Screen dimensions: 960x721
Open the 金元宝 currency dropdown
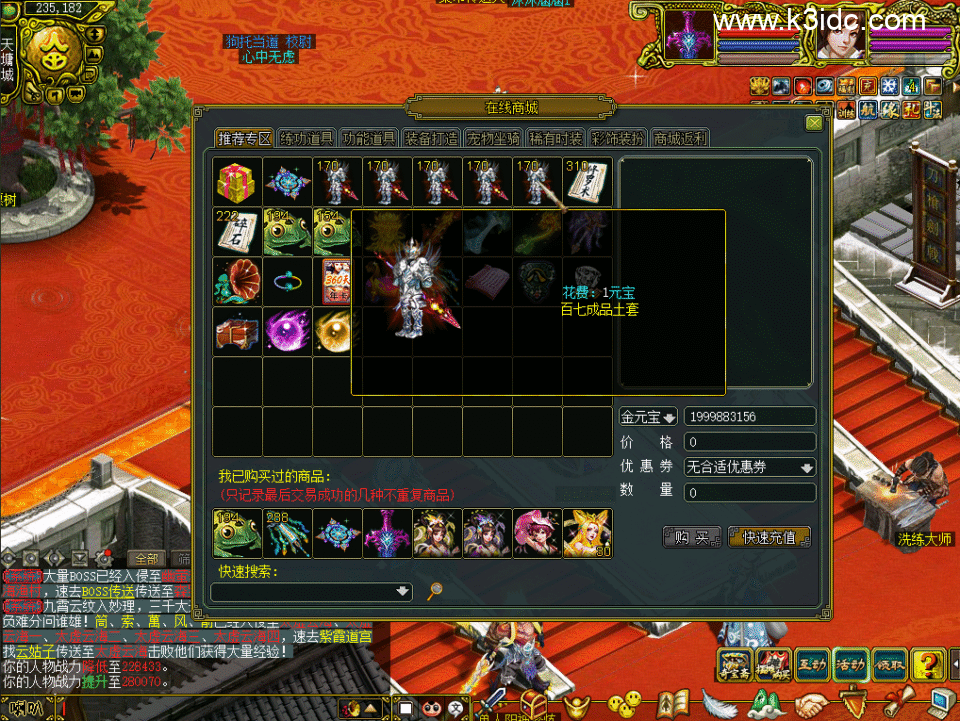click(x=648, y=416)
